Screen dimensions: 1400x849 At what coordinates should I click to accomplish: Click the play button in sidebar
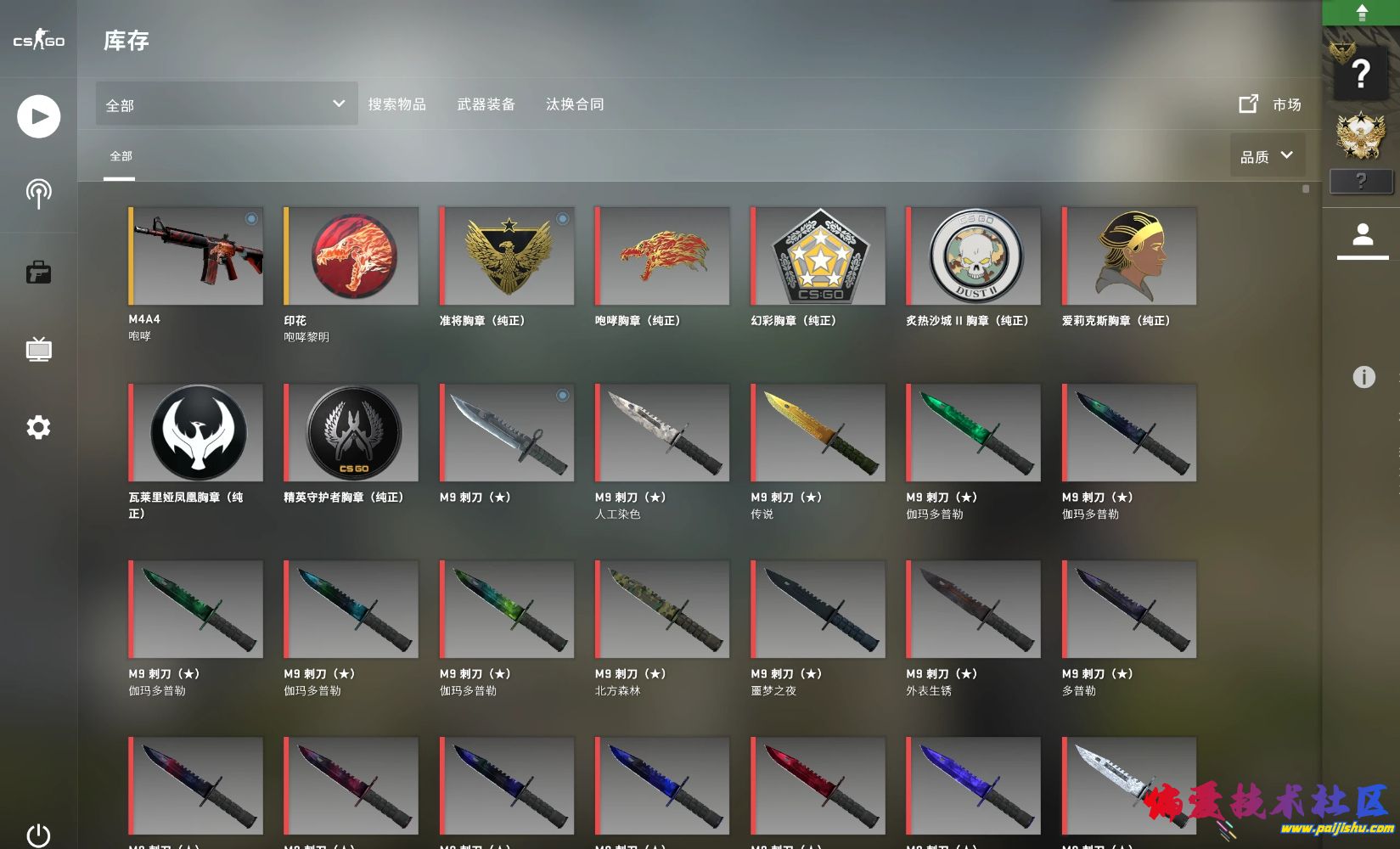point(38,116)
